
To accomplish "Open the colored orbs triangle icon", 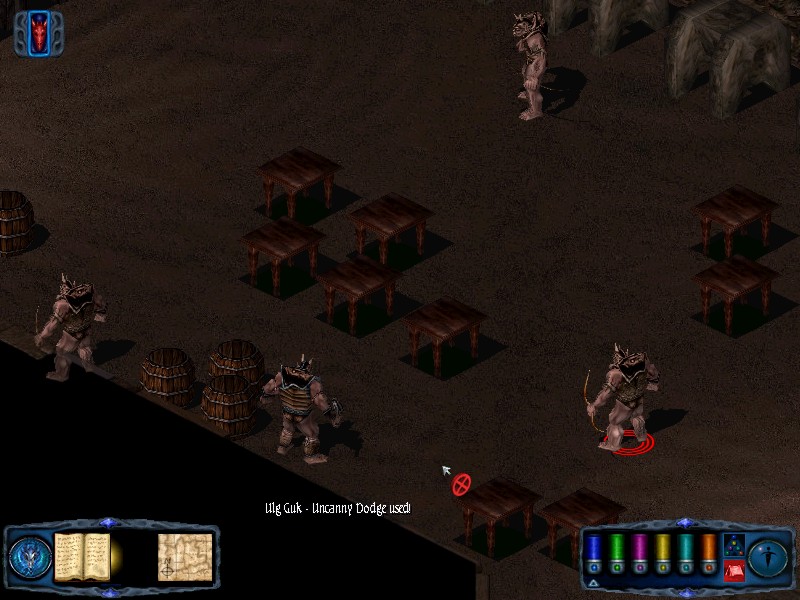I will coord(733,545).
